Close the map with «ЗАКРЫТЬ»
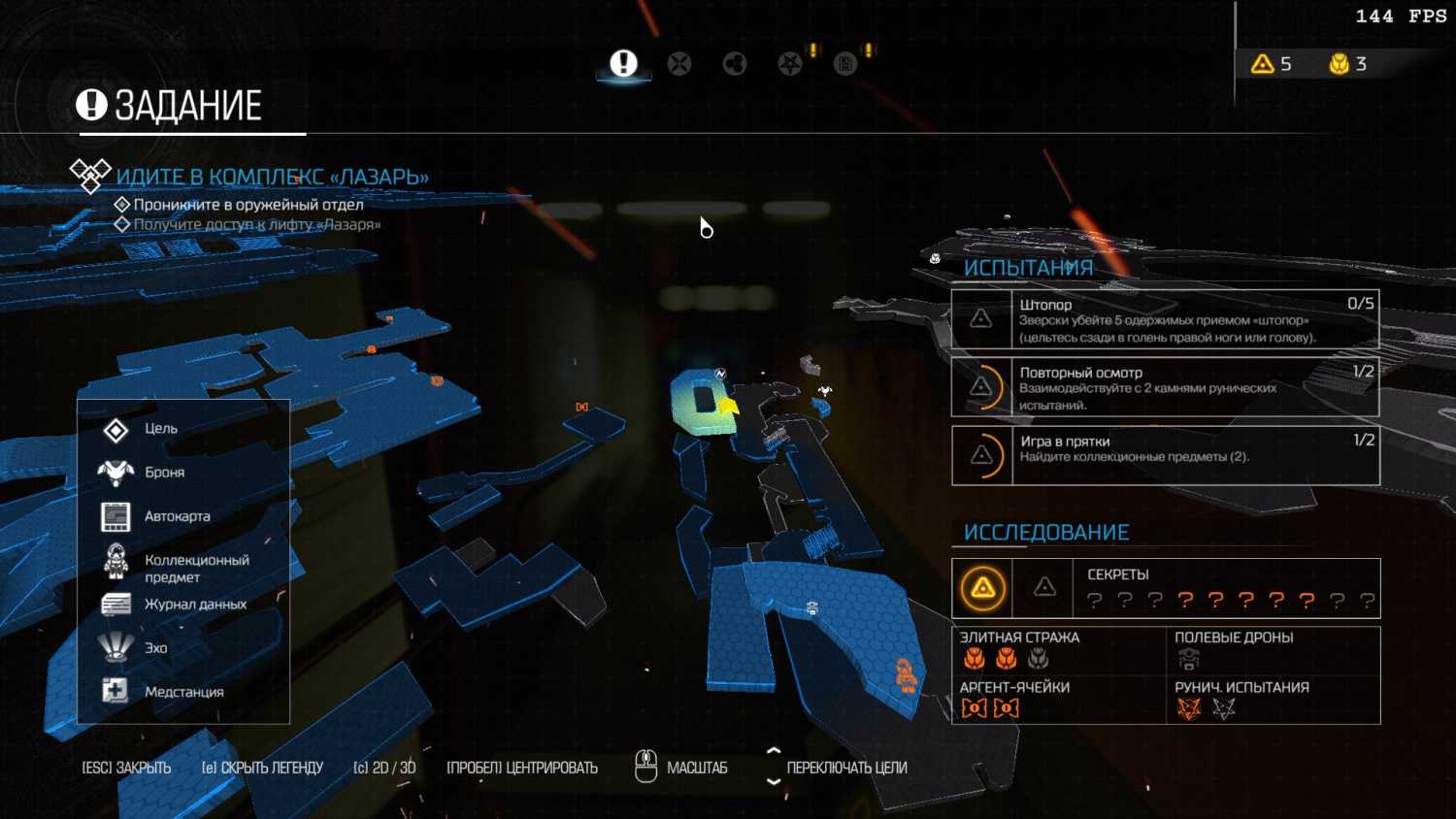1456x819 pixels. coord(126,768)
